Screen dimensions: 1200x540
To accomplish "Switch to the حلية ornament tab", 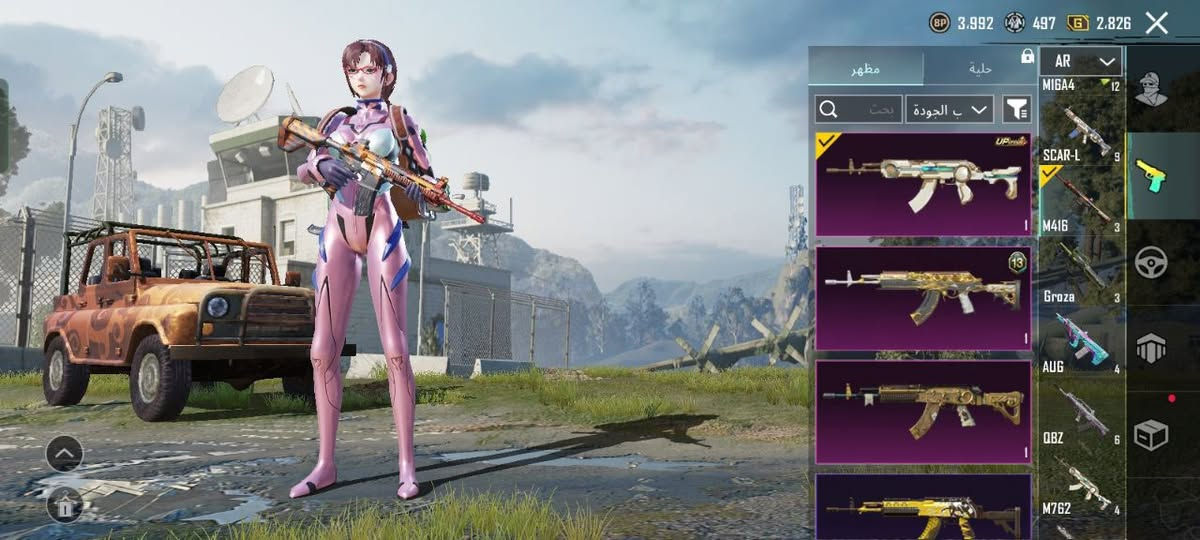I will point(980,68).
